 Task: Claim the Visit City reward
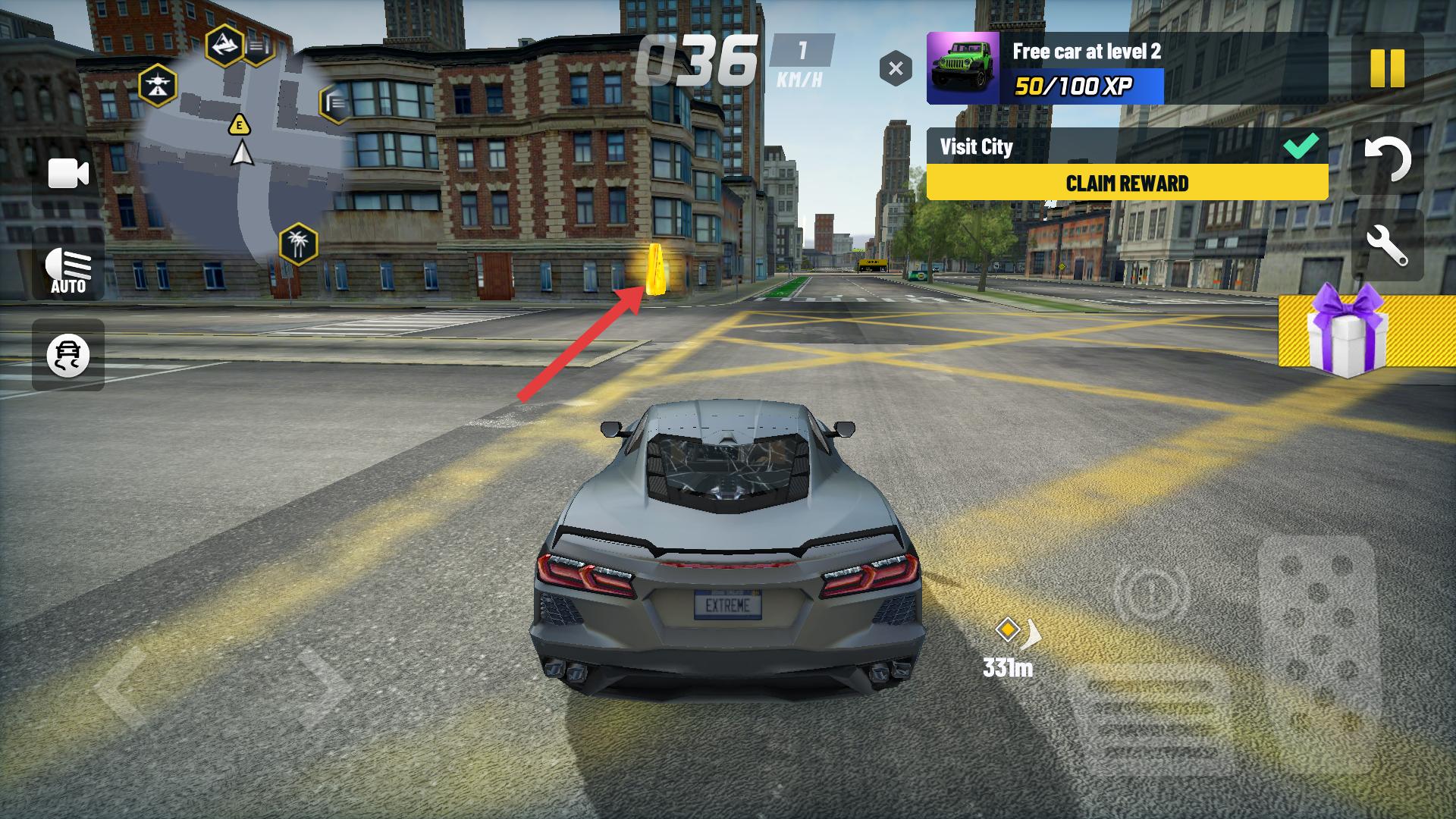coord(1127,183)
